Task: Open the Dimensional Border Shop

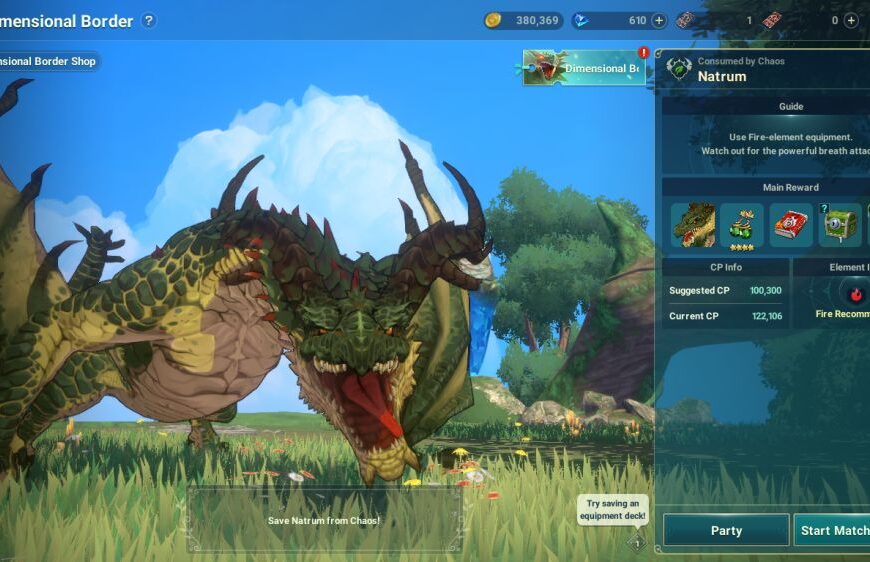Action: pos(48,62)
